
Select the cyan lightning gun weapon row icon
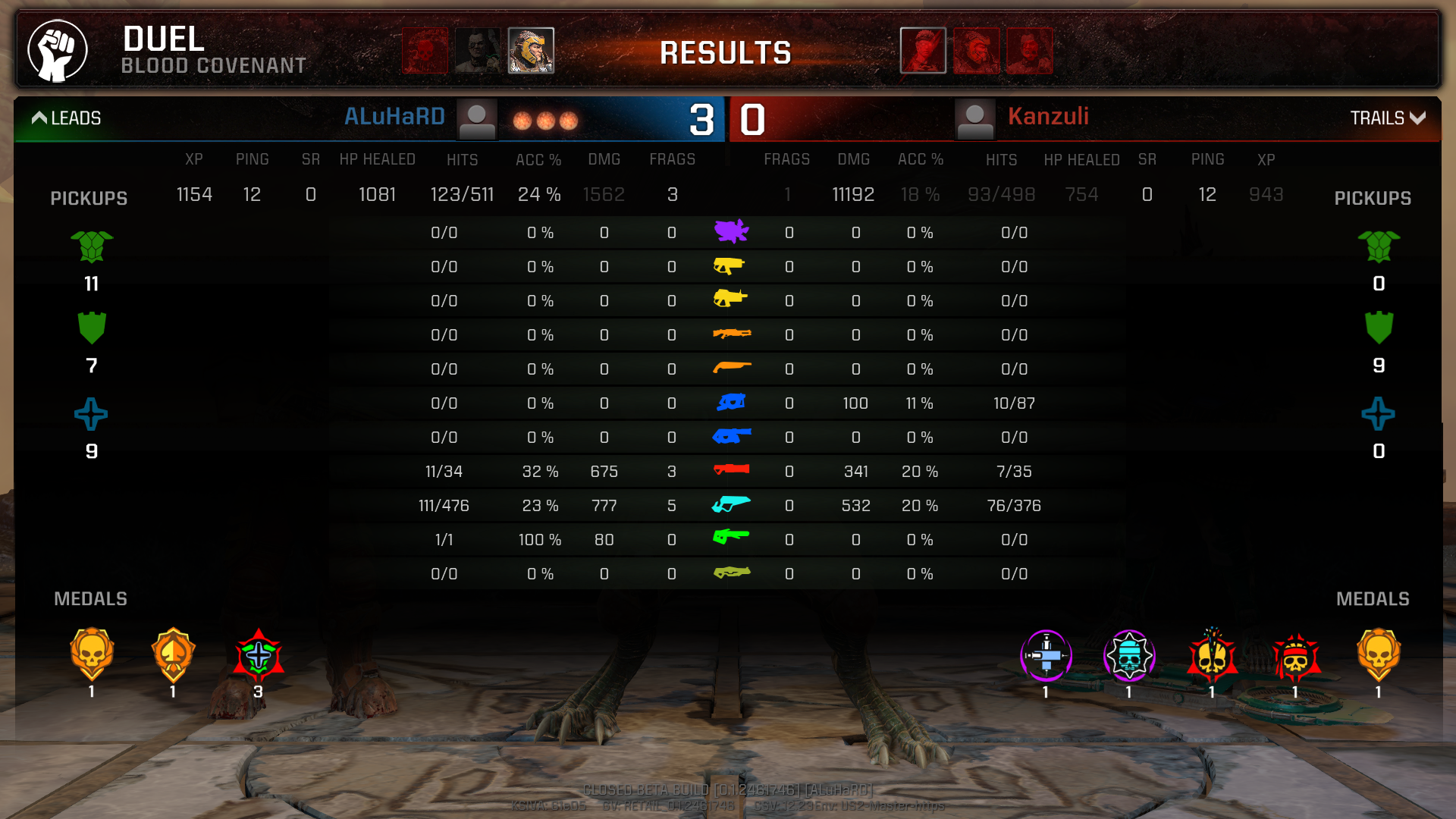(x=731, y=504)
